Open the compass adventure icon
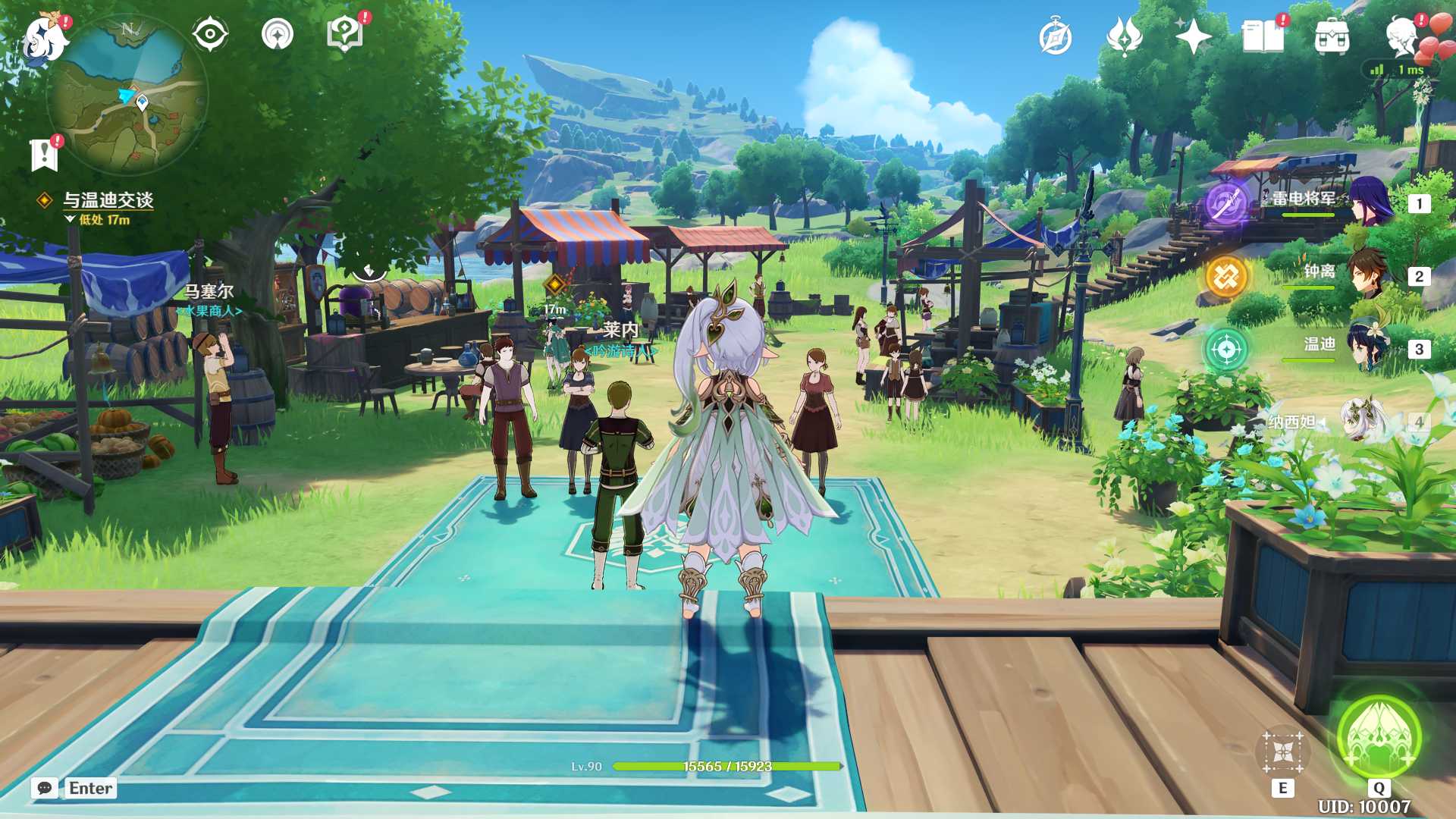The width and height of the screenshot is (1456, 819). coord(1056,38)
